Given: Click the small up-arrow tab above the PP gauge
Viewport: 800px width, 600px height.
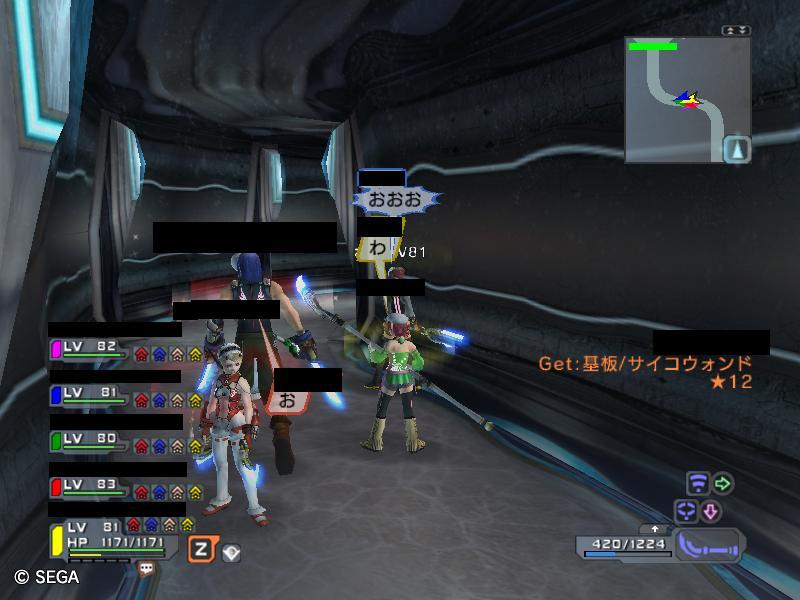Looking at the screenshot, I should [655, 529].
